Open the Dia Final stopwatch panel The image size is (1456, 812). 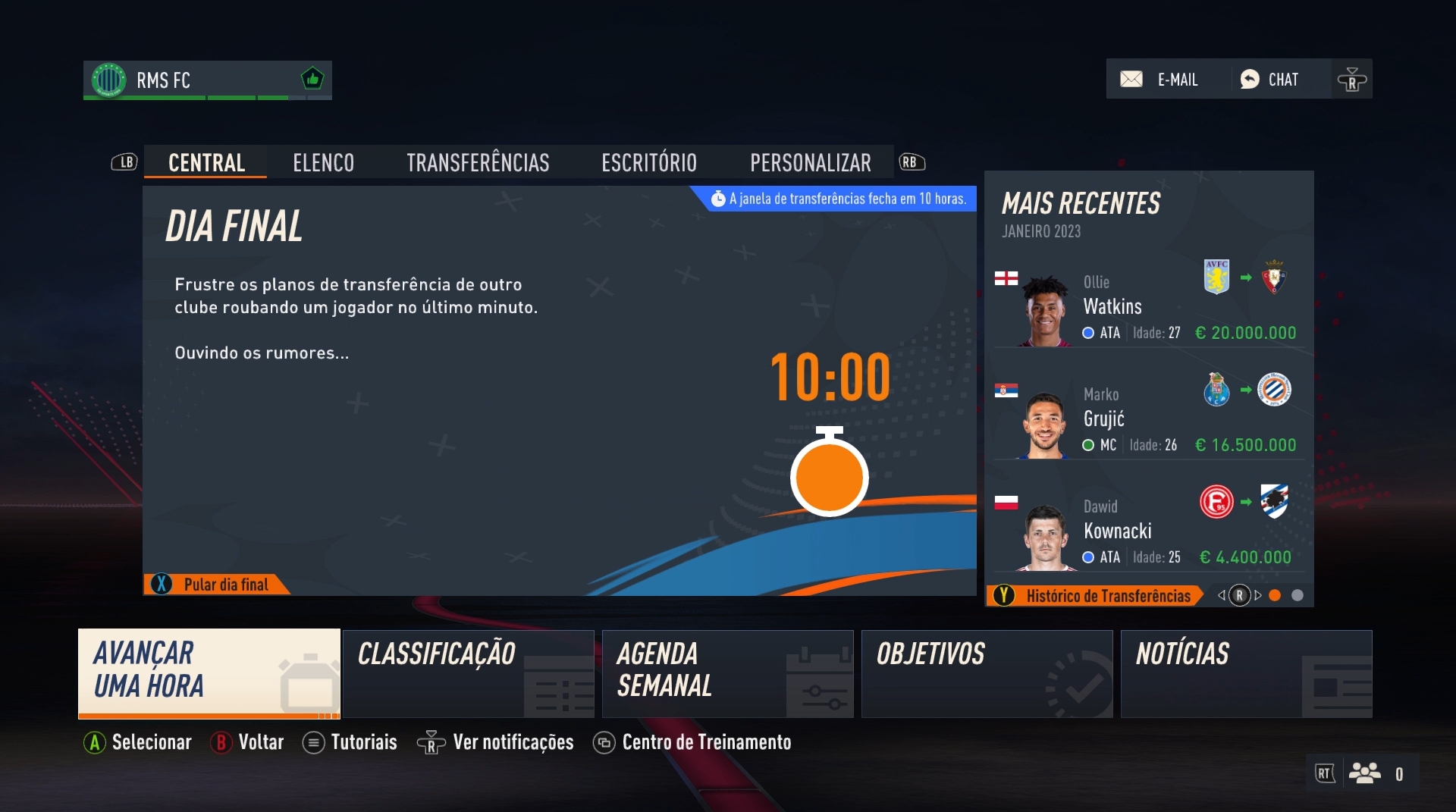559,390
